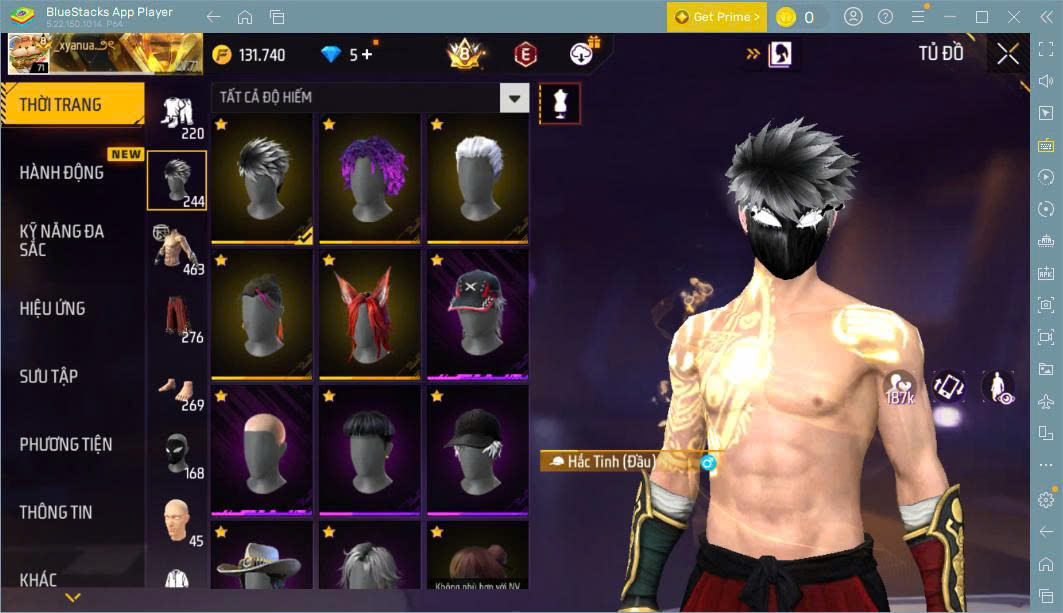Choose the mask subcategory showing 168

pos(177,452)
